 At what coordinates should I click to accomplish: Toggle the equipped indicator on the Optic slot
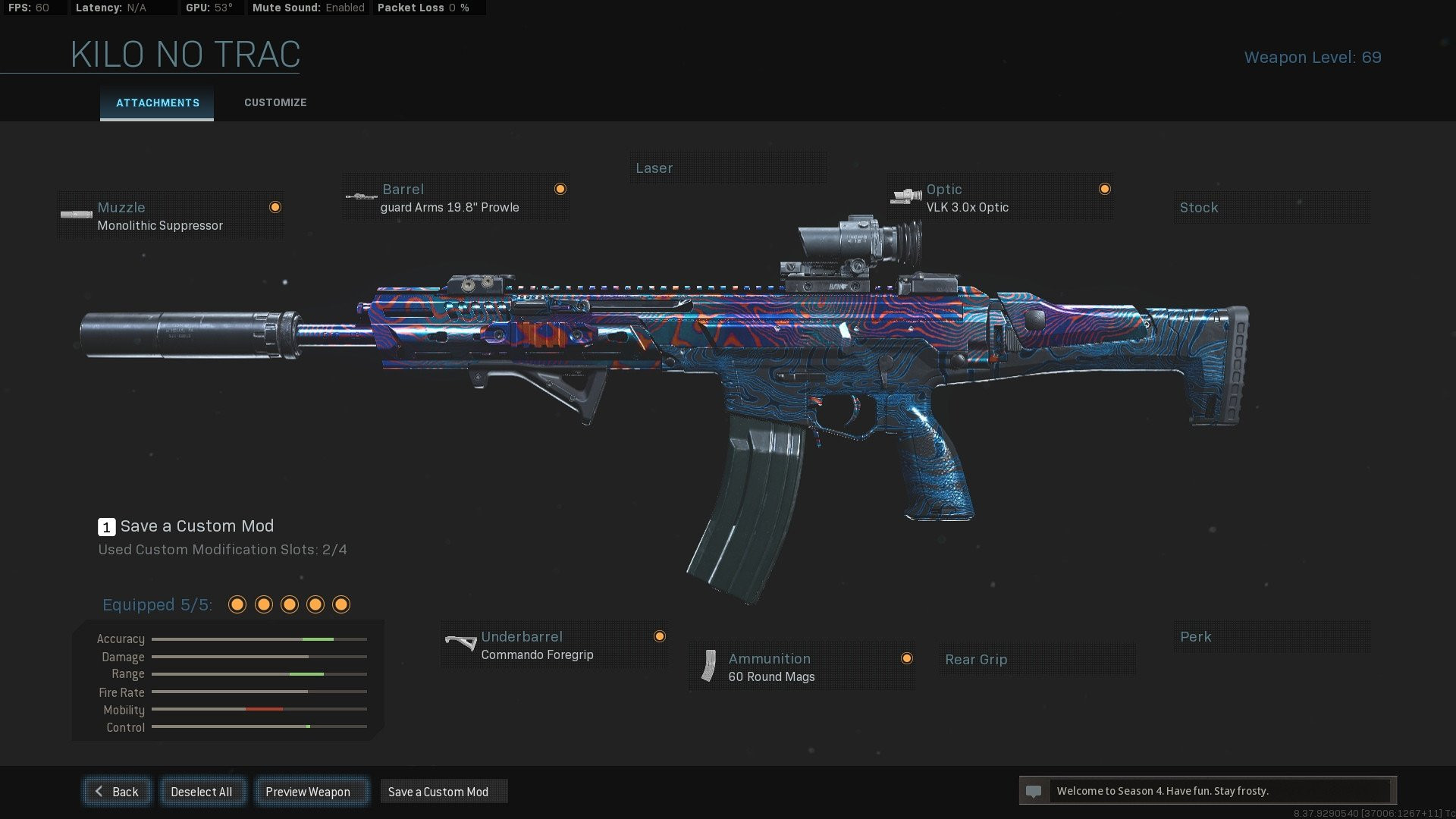(x=1105, y=188)
